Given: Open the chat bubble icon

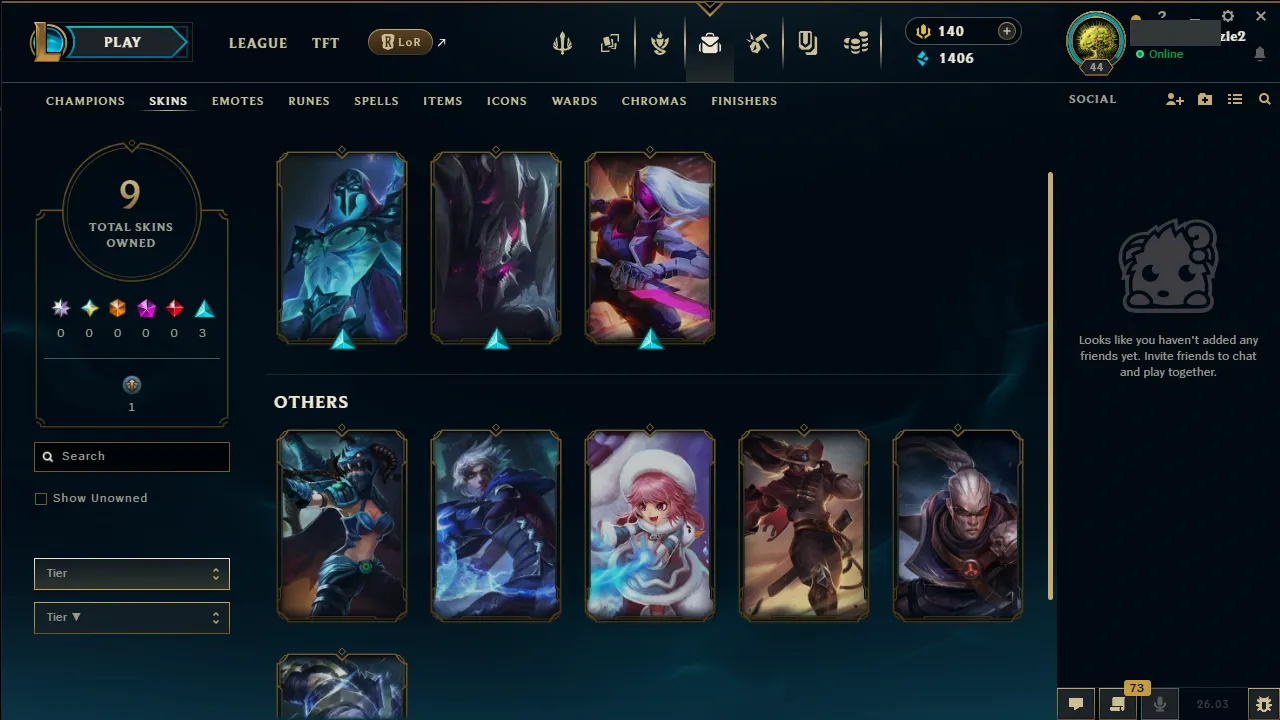Looking at the screenshot, I should [1075, 704].
